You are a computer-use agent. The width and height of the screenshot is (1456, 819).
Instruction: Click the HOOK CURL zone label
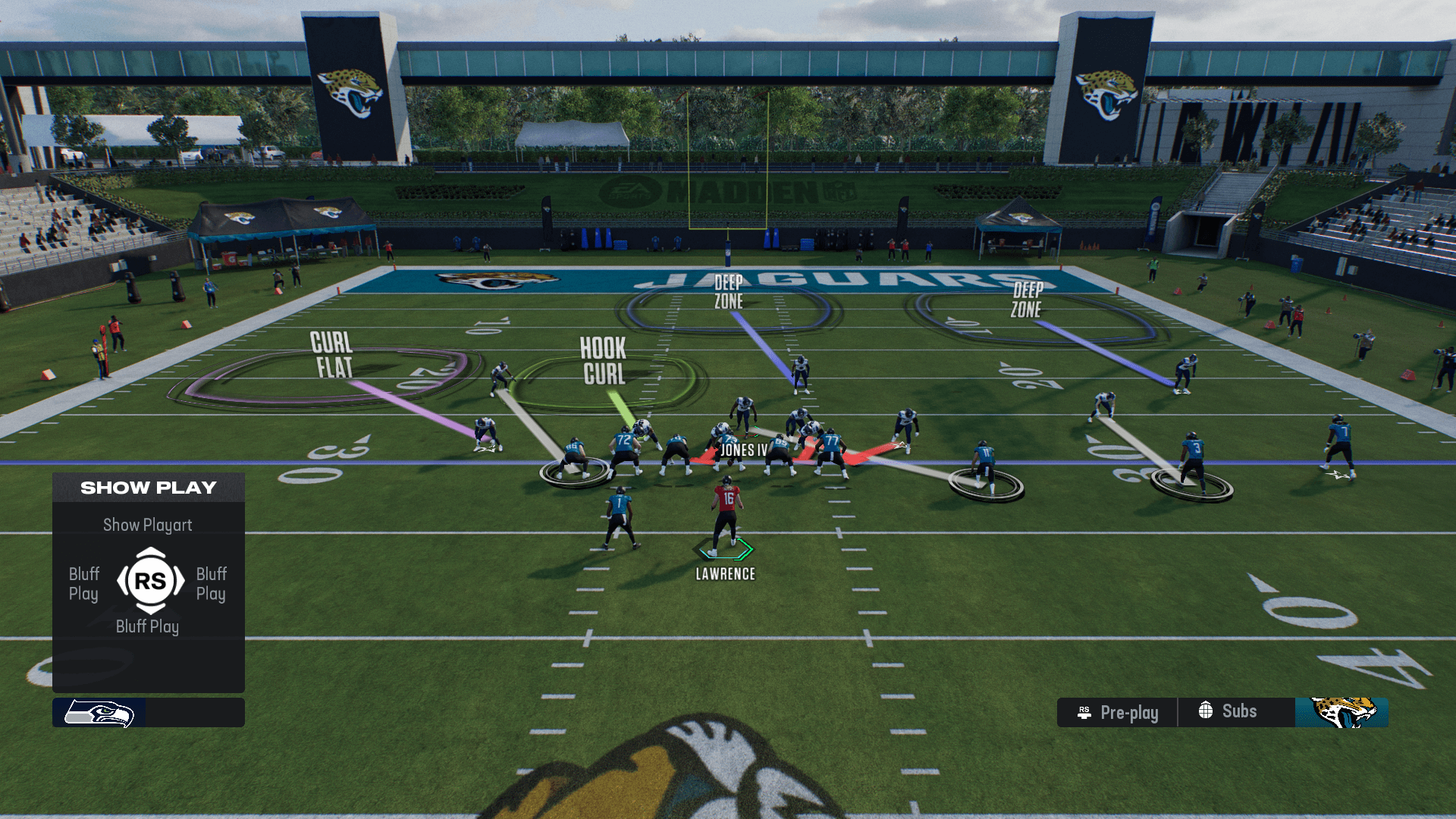click(x=604, y=361)
